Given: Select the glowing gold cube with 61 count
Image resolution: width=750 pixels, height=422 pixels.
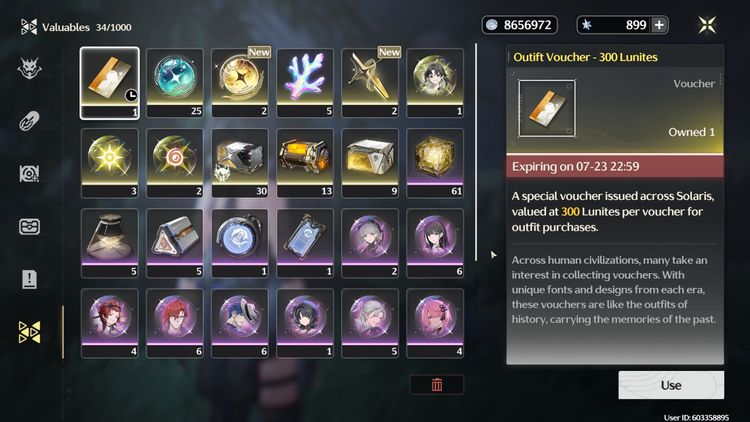Looking at the screenshot, I should point(435,162).
